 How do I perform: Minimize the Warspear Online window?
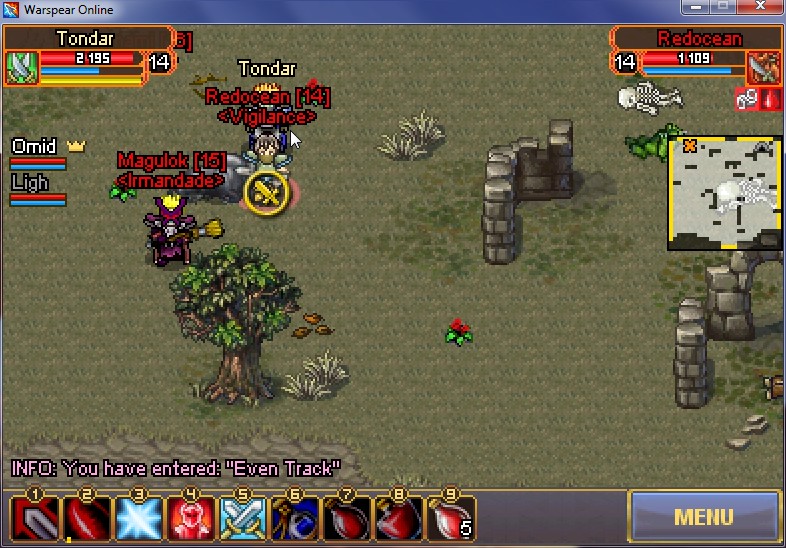694,8
